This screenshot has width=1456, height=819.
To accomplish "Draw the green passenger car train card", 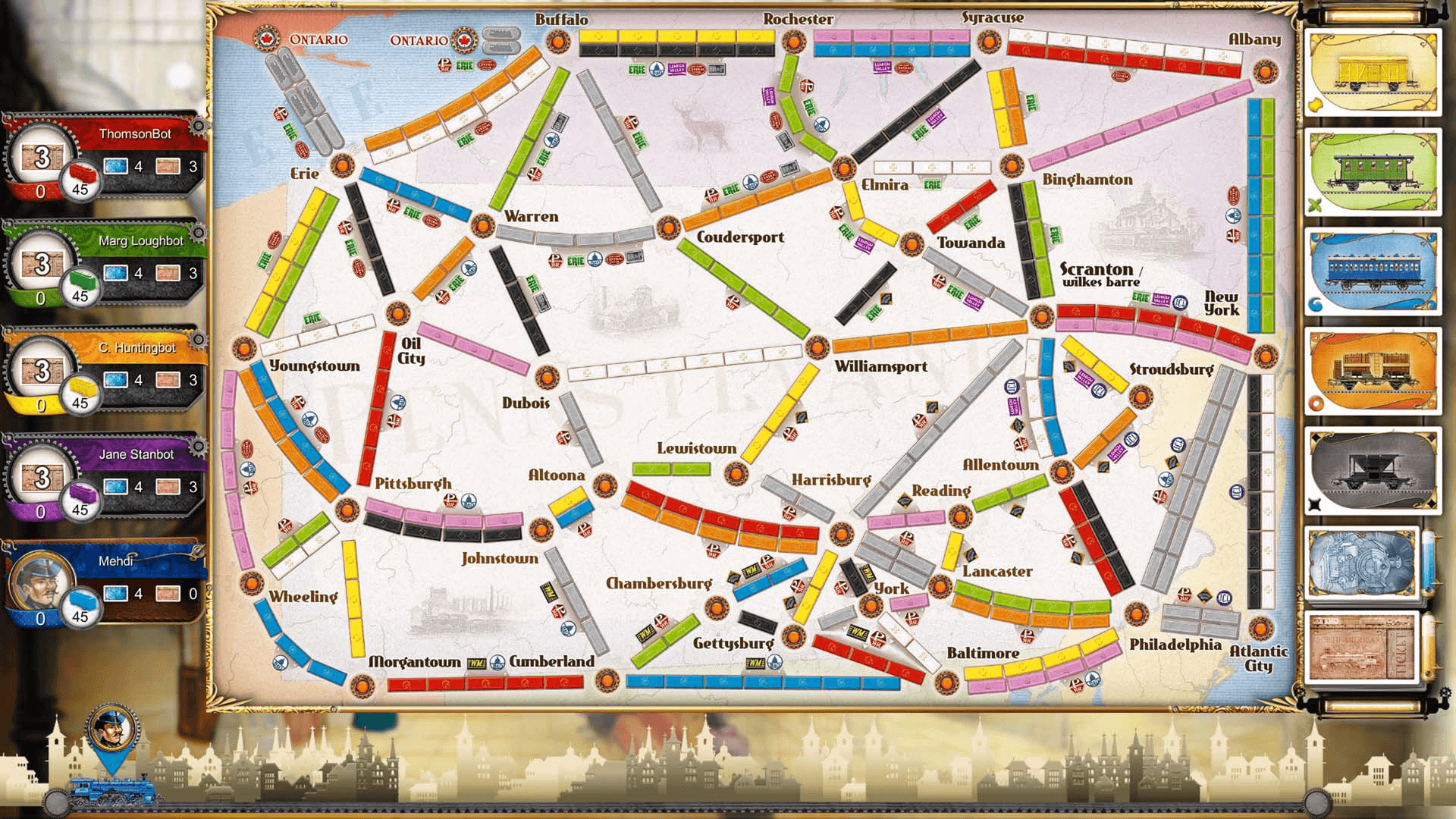I will [x=1374, y=171].
